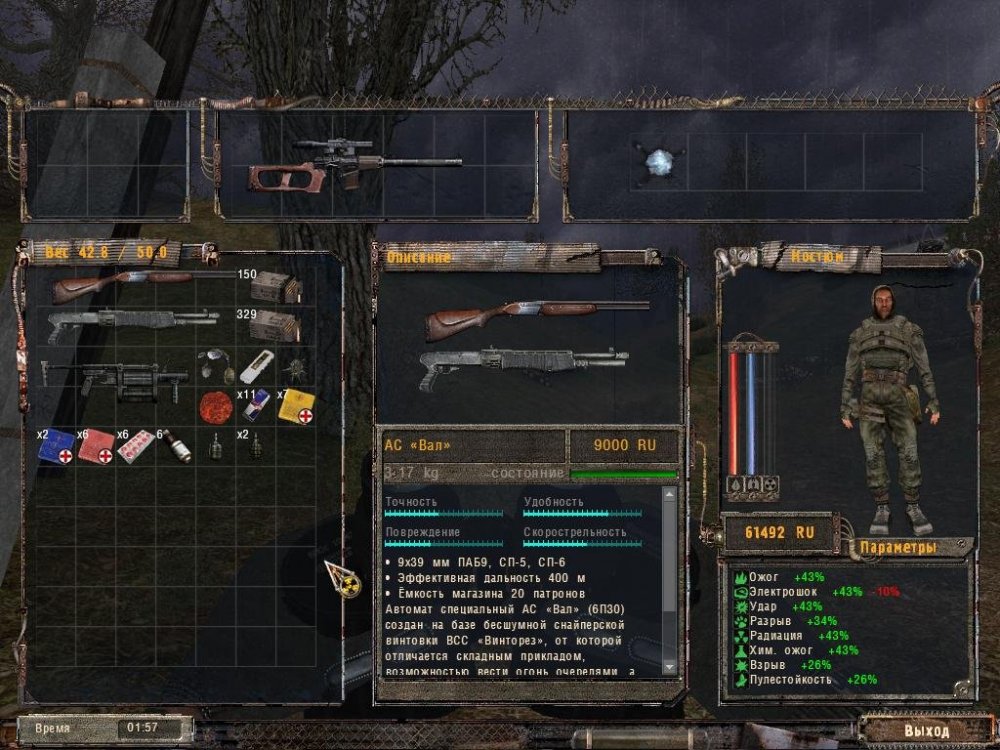
Task: Select the red army medkit stack
Action: (x=96, y=448)
